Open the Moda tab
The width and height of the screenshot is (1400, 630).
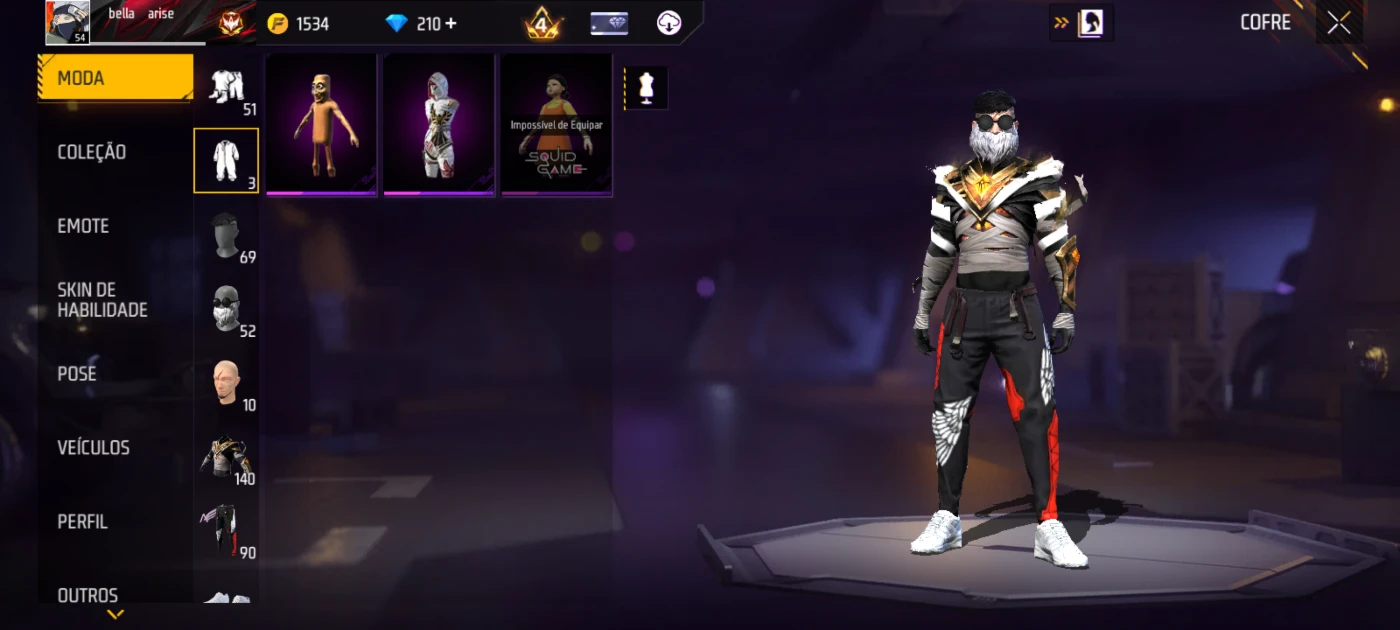pos(115,78)
